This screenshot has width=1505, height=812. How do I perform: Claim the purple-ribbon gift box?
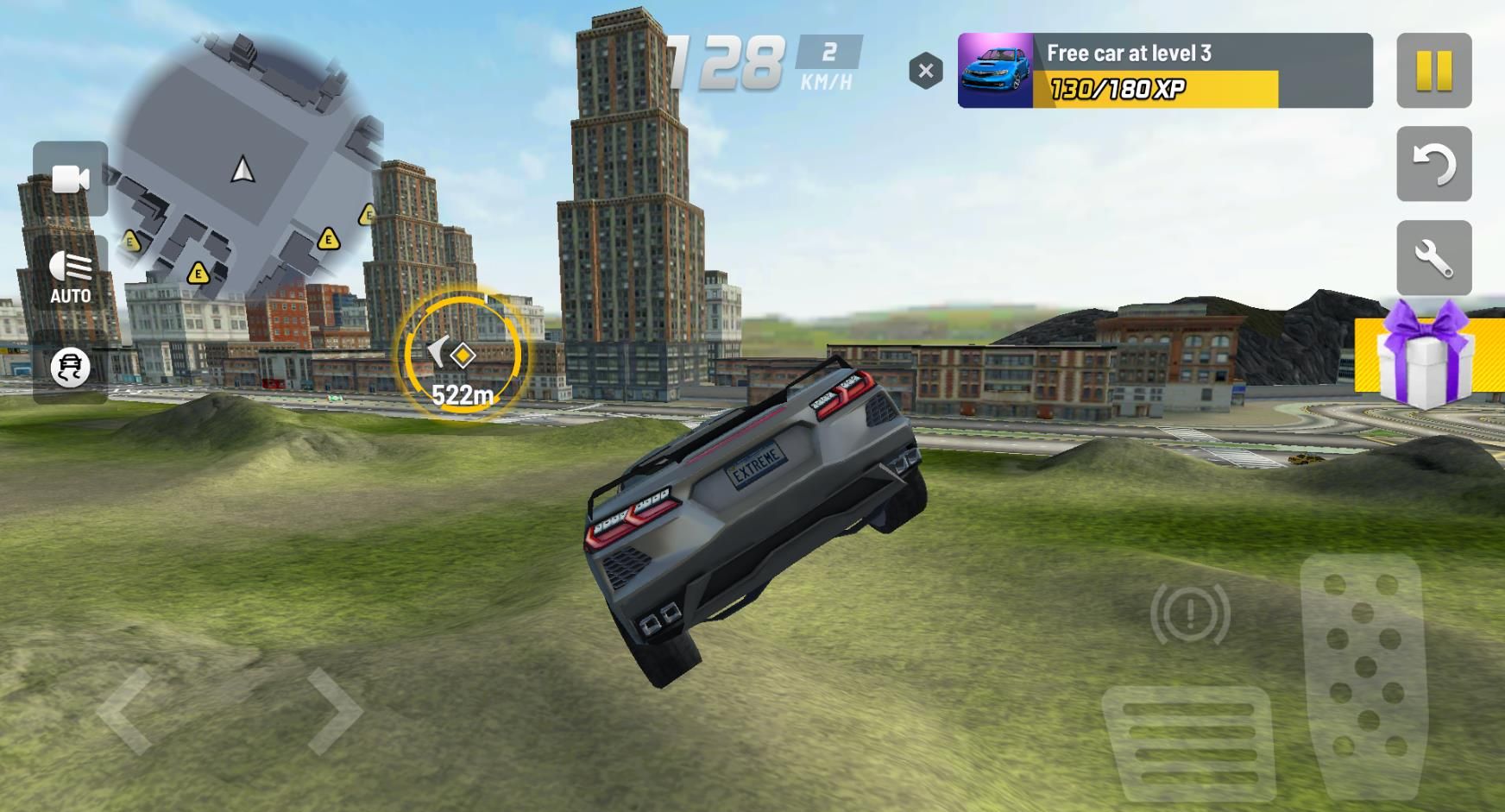click(x=1428, y=356)
